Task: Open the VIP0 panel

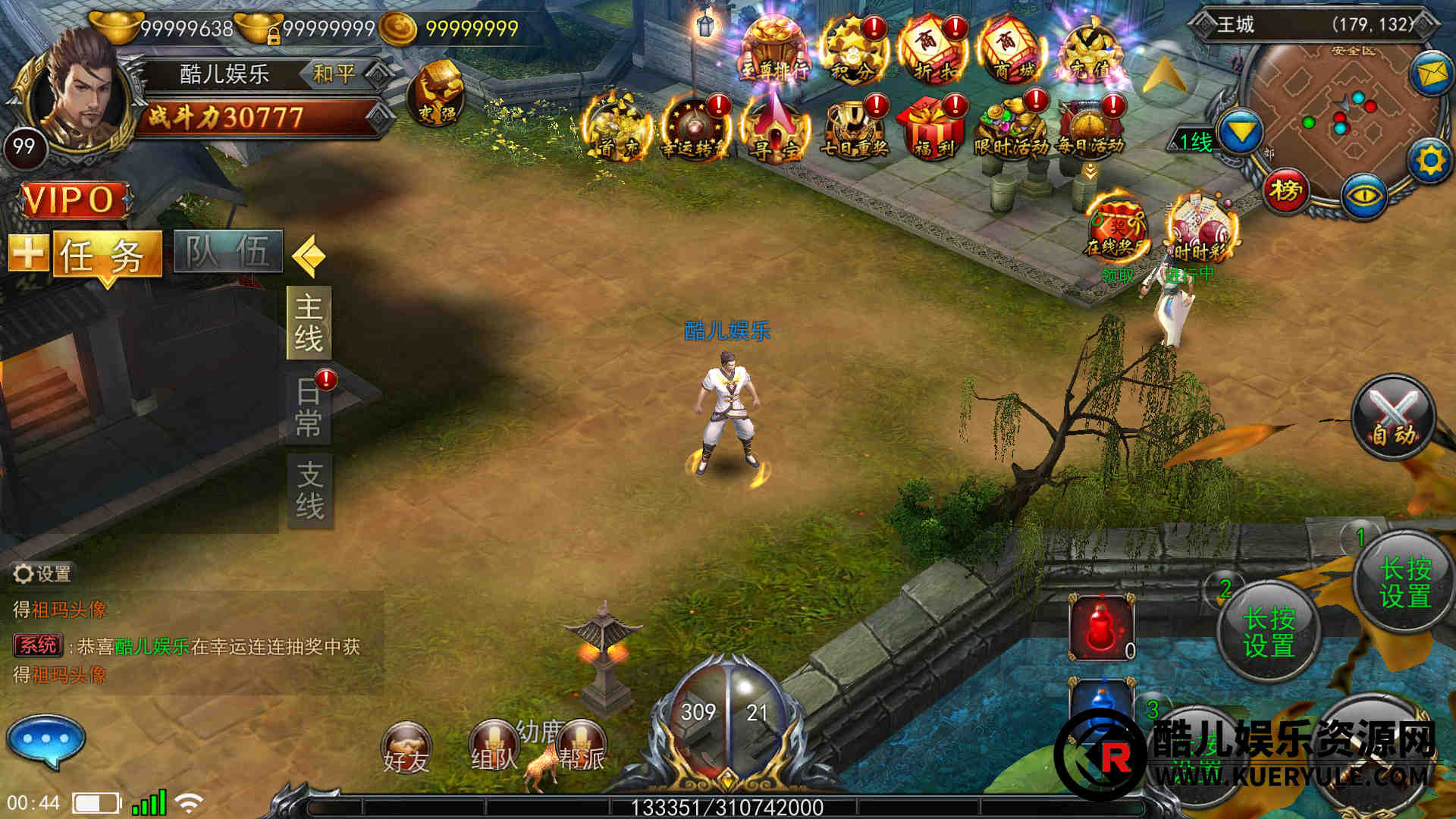Action: click(74, 200)
